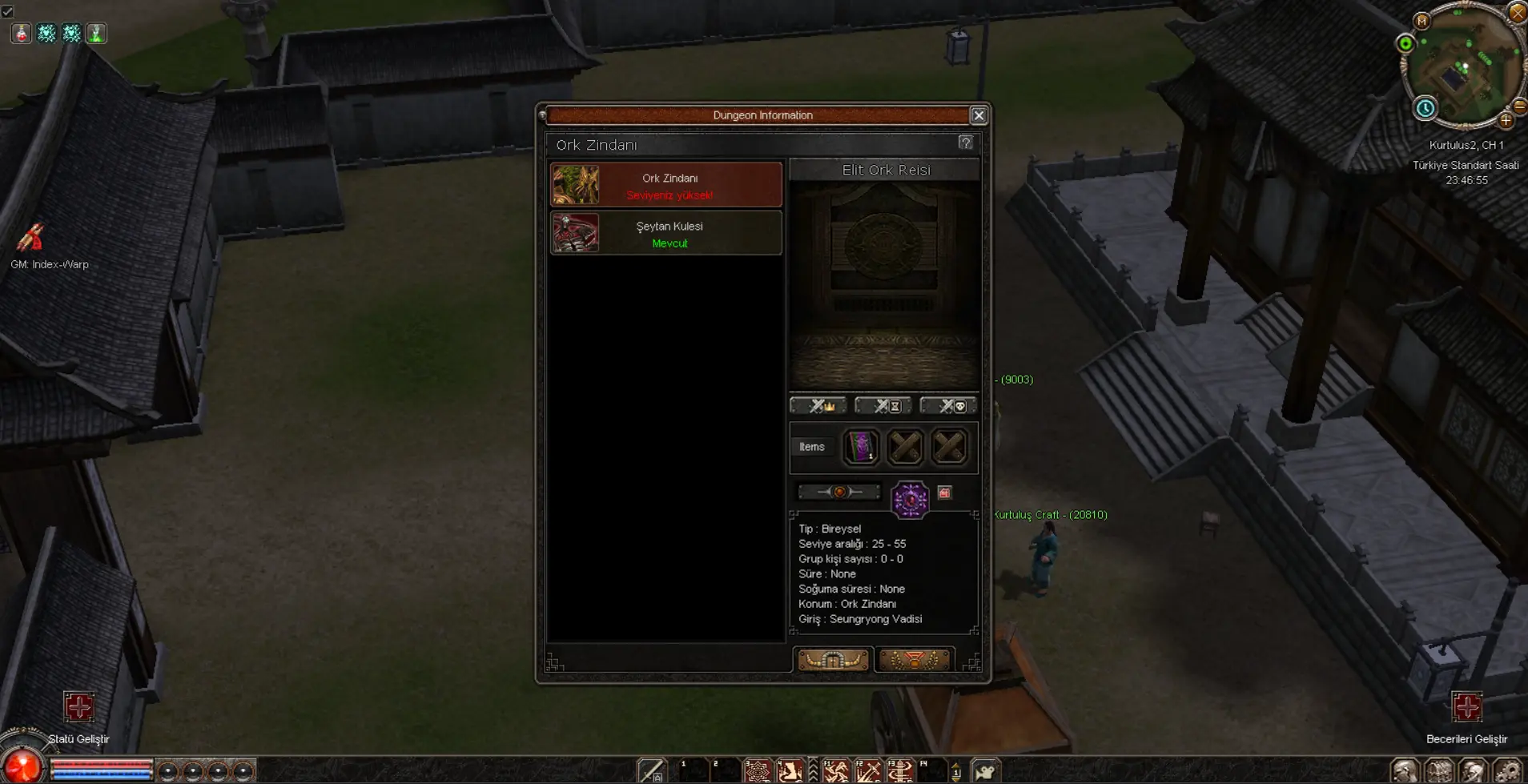Close the Dungeon Information window
The image size is (1528, 784).
click(979, 115)
